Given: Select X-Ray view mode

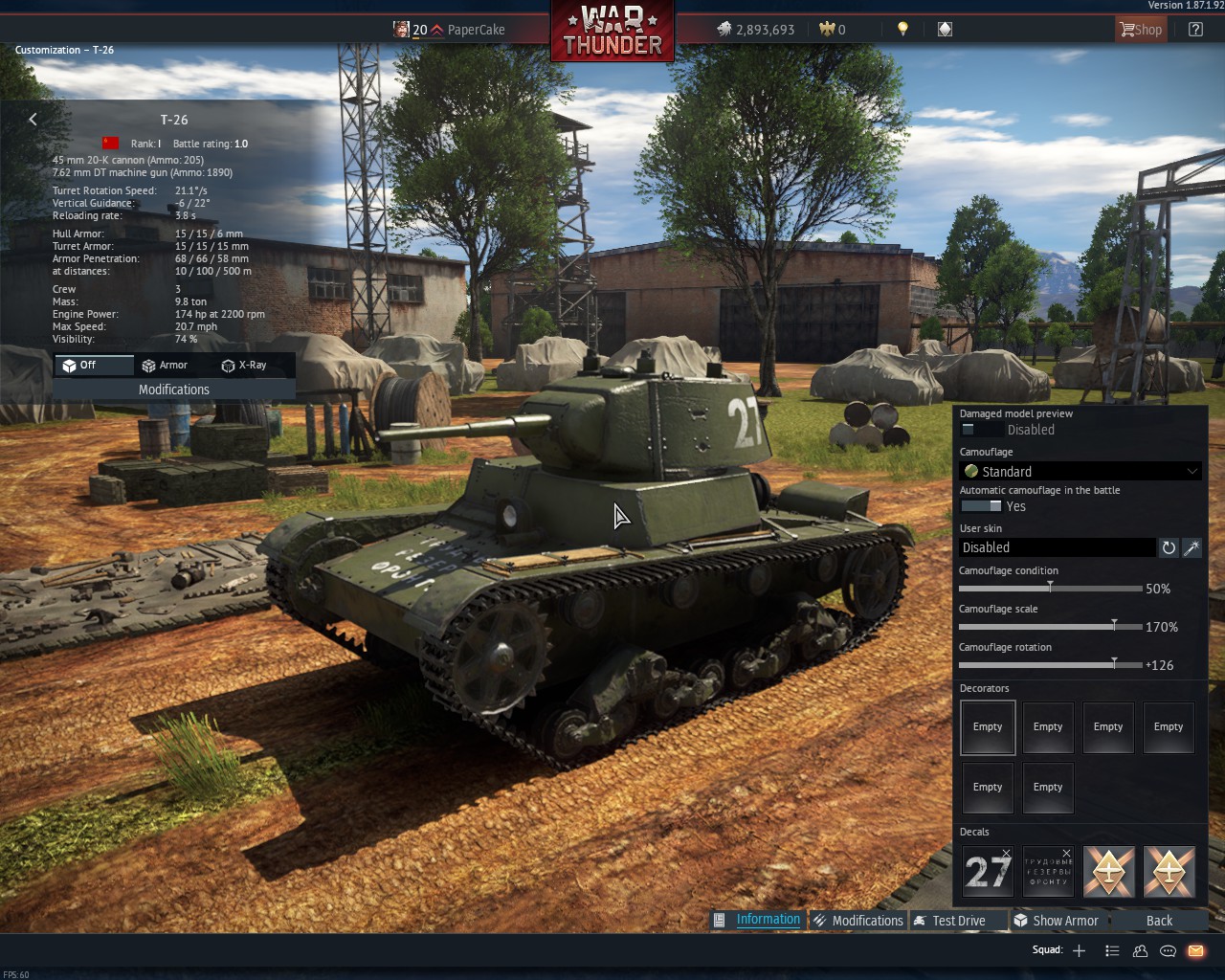Looking at the screenshot, I should point(244,366).
